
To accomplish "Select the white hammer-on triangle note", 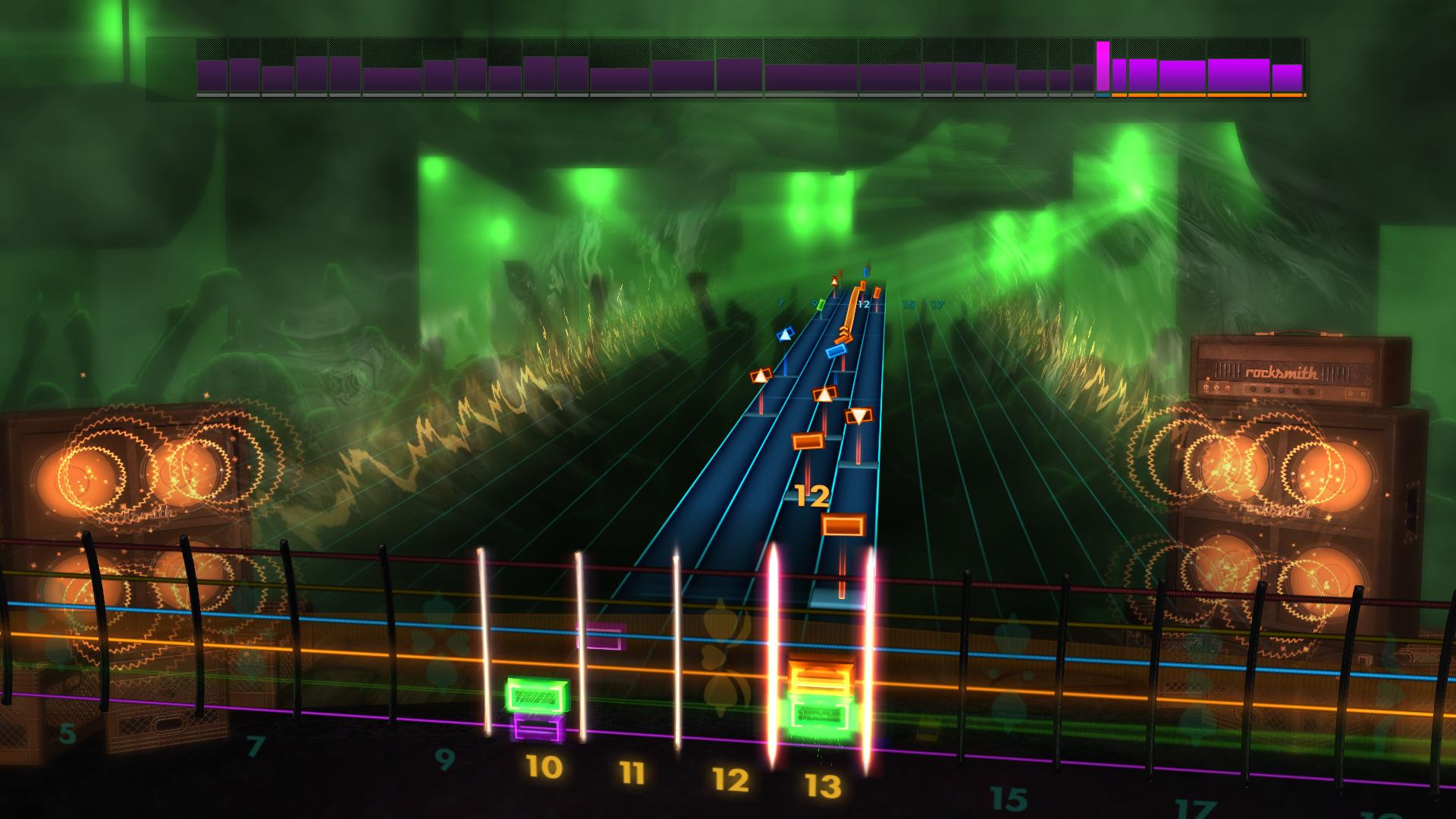I will pos(825,393).
